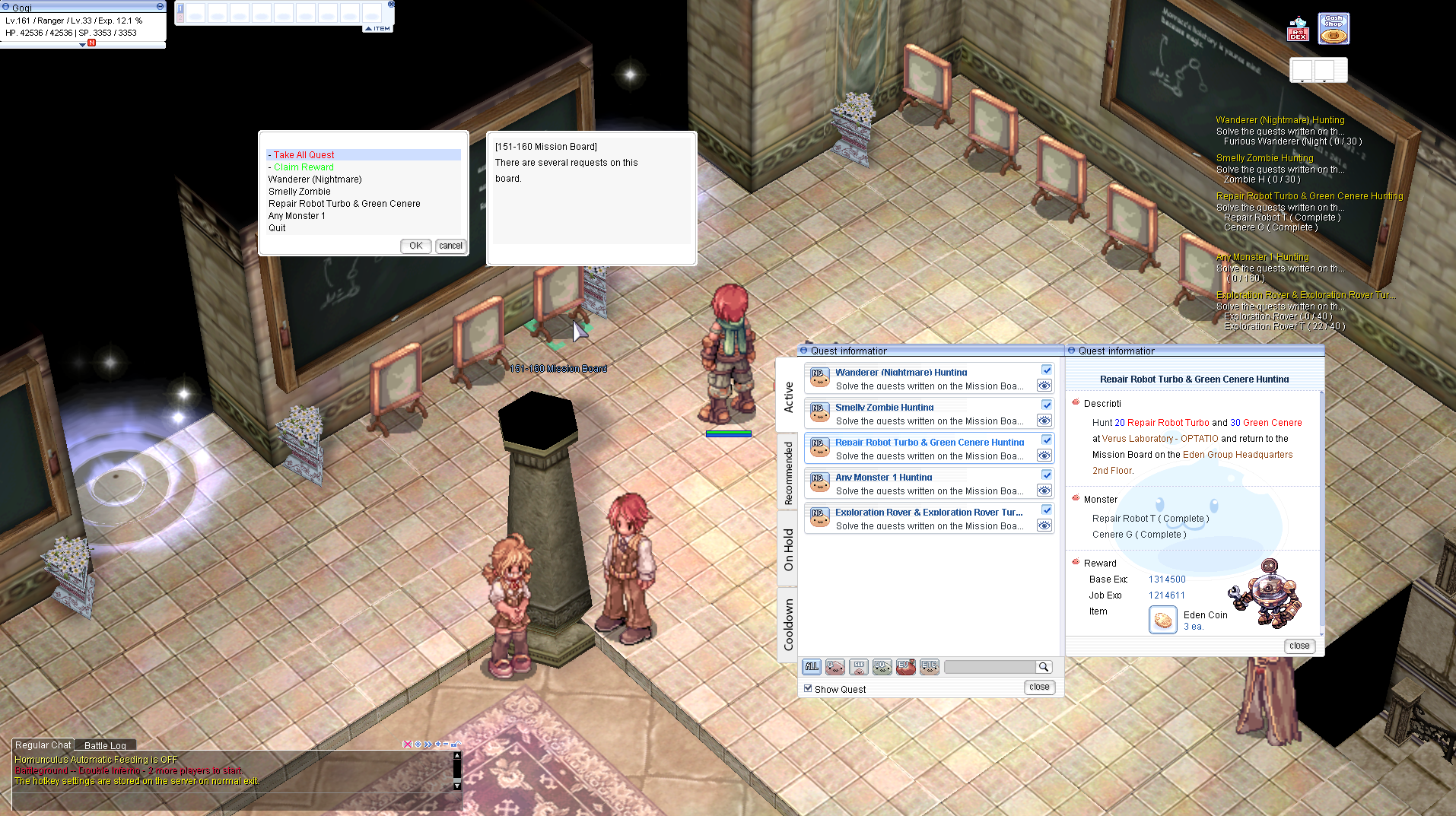Close the quest detail panel
The height and width of the screenshot is (816, 1456).
[x=1299, y=646]
